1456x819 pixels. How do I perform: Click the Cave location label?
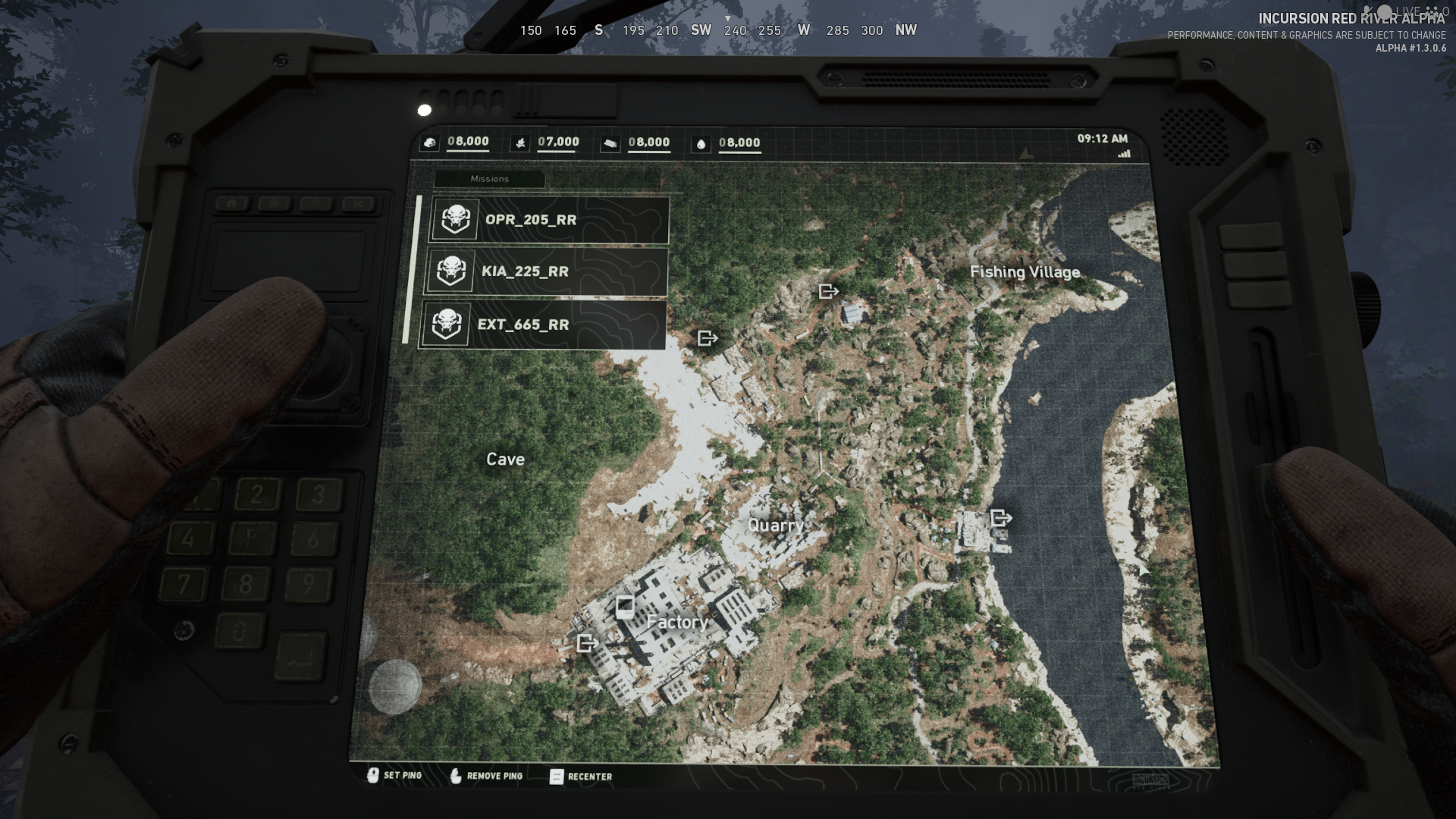tap(505, 460)
